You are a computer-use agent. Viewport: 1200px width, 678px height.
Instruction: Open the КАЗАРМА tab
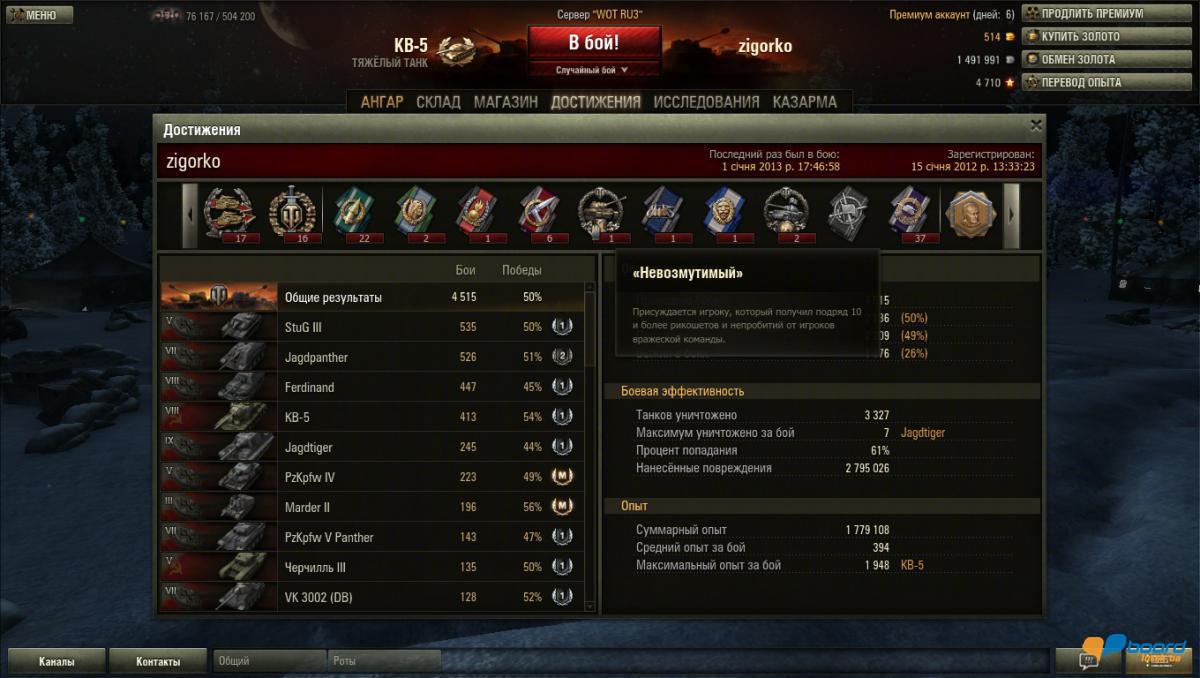click(804, 102)
